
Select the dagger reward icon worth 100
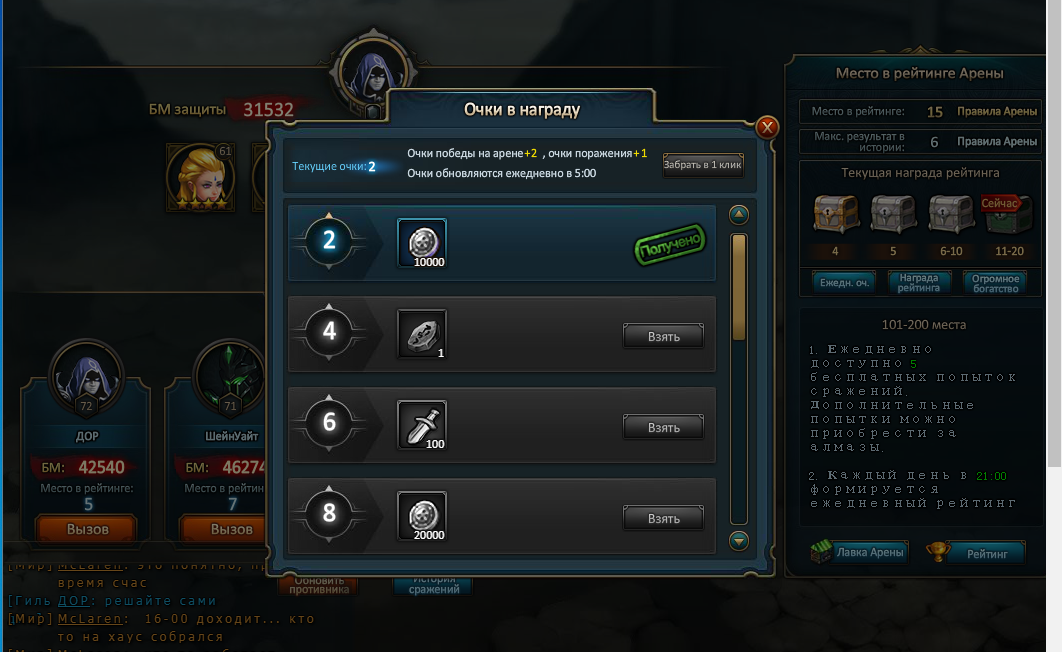(421, 425)
